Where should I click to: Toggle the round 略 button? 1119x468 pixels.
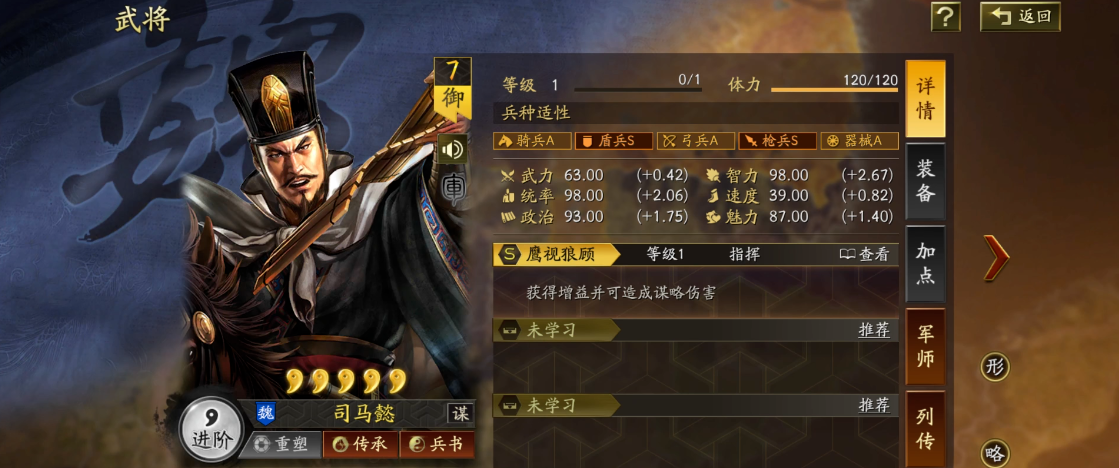click(x=994, y=453)
